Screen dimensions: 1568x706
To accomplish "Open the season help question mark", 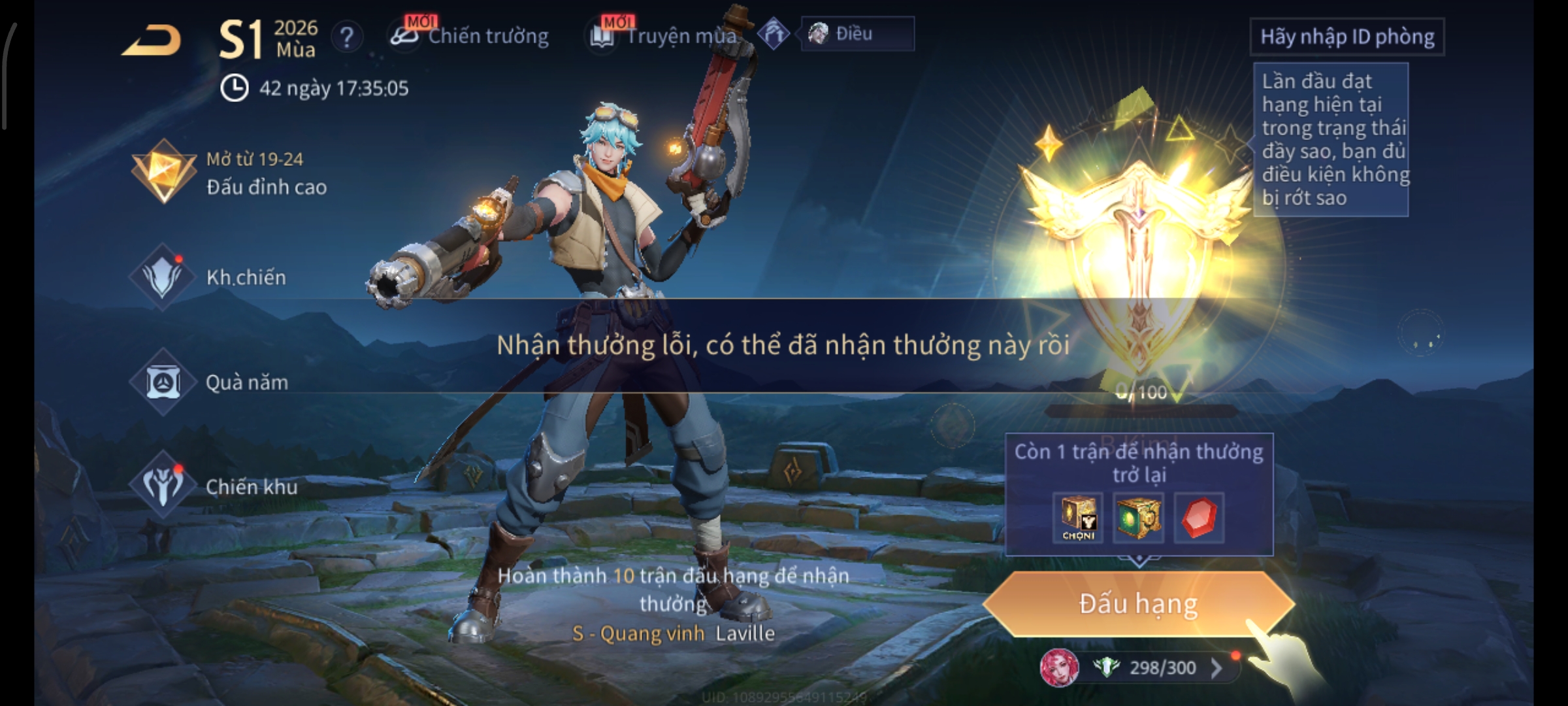I will [x=347, y=37].
